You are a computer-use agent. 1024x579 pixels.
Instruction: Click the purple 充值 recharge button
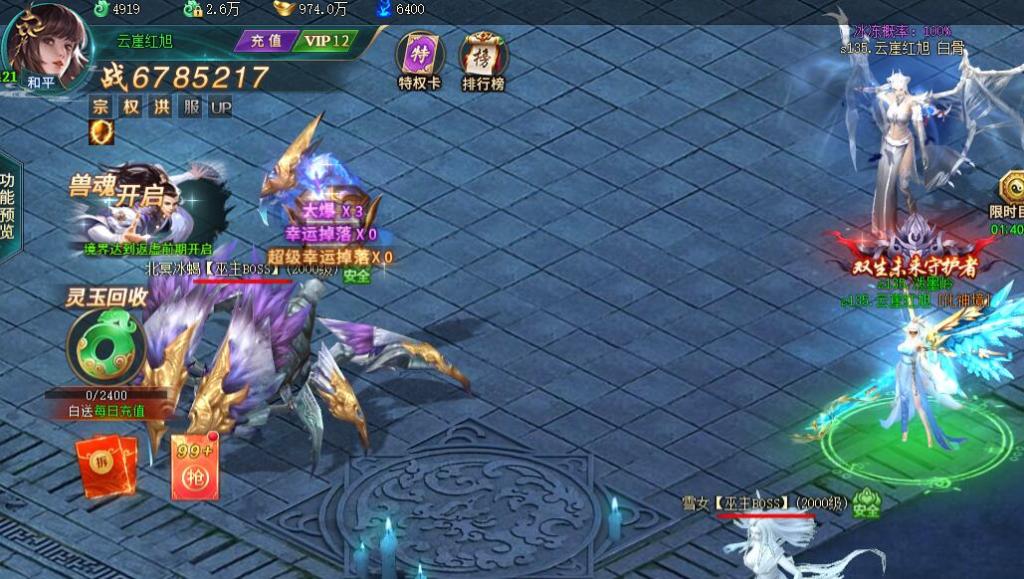(x=265, y=41)
